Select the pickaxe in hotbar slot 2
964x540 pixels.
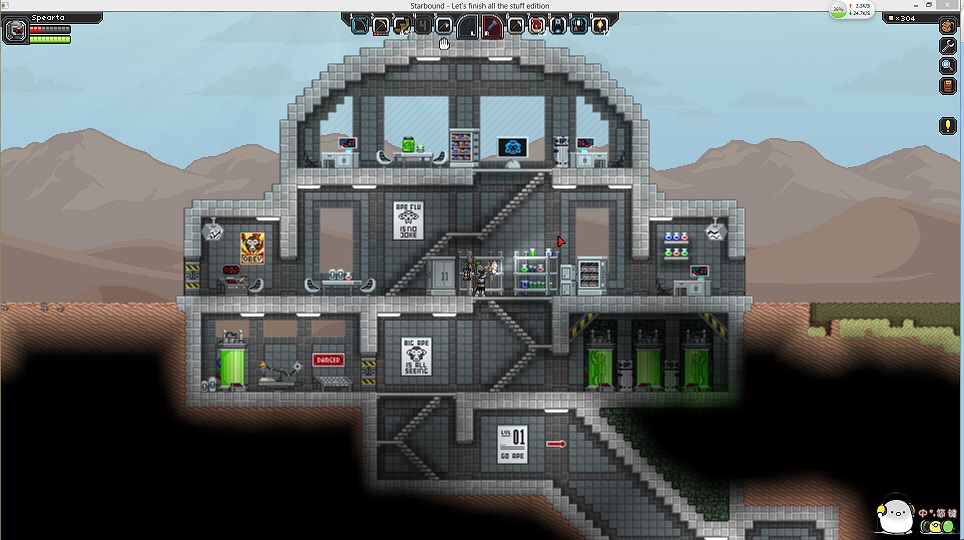(381, 25)
